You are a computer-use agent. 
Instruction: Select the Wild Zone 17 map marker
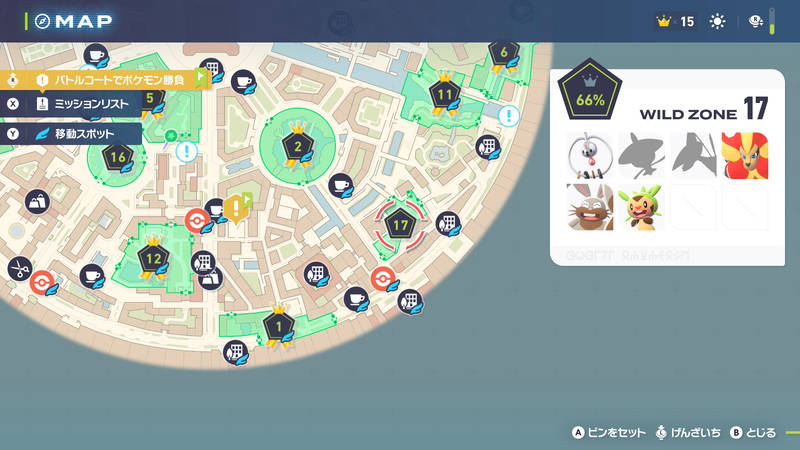pyautogui.click(x=402, y=225)
